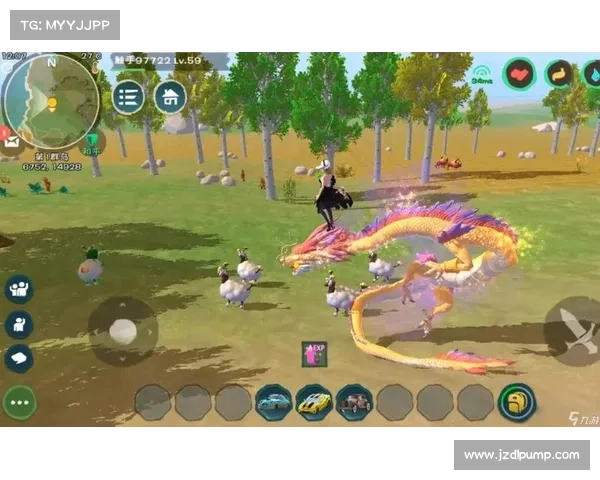This screenshot has width=600, height=480.
Task: Select the dark vintage car slot
Action: [x=354, y=402]
